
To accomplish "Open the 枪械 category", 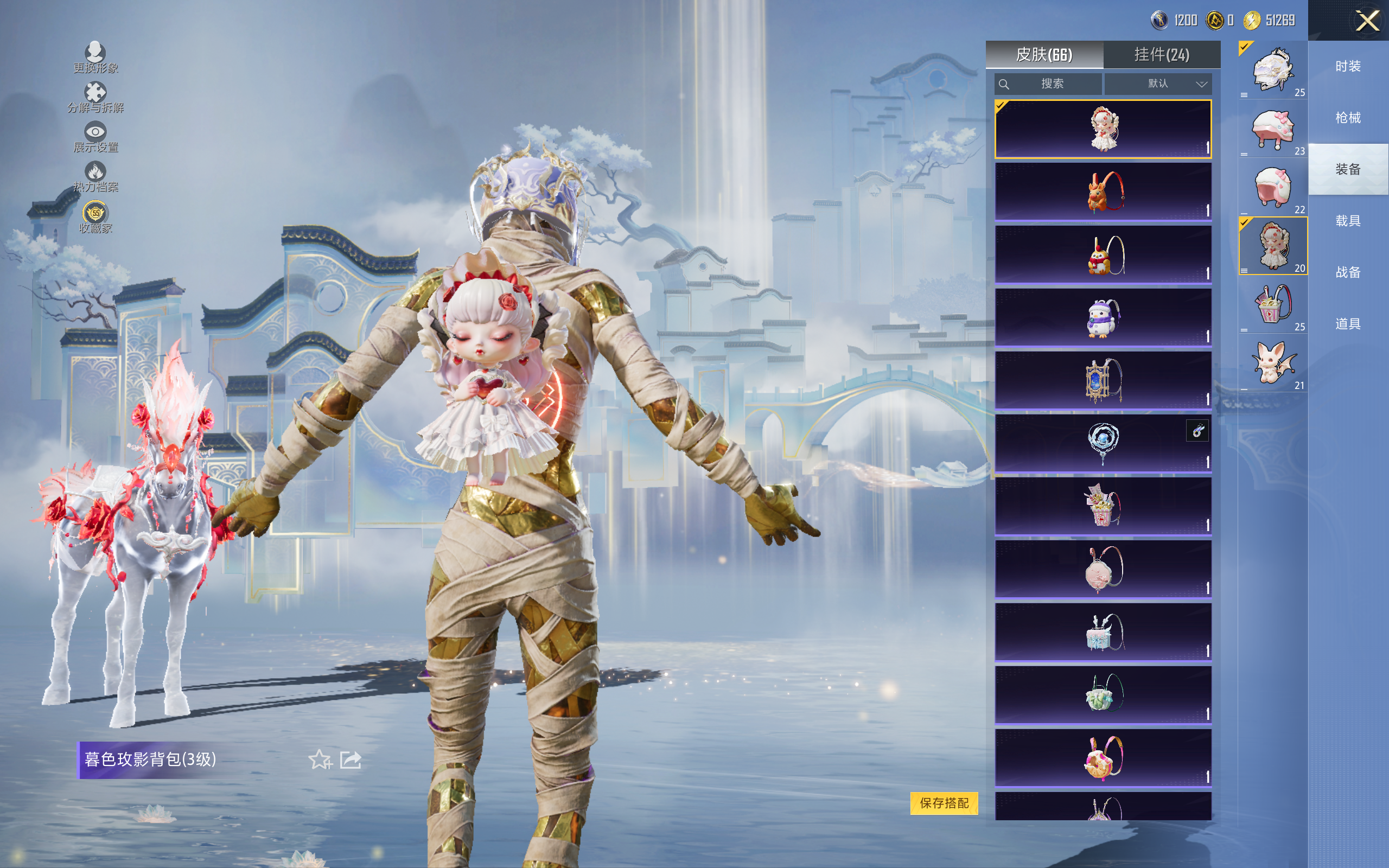I will 1348,118.
